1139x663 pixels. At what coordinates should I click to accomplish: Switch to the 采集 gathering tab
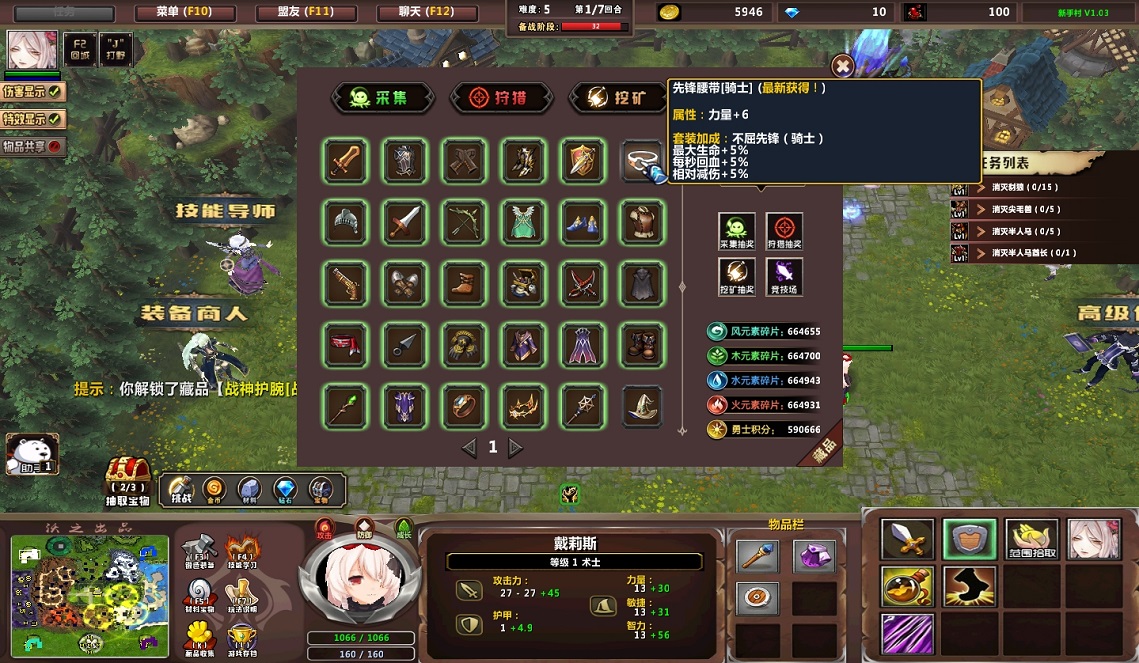tap(385, 97)
